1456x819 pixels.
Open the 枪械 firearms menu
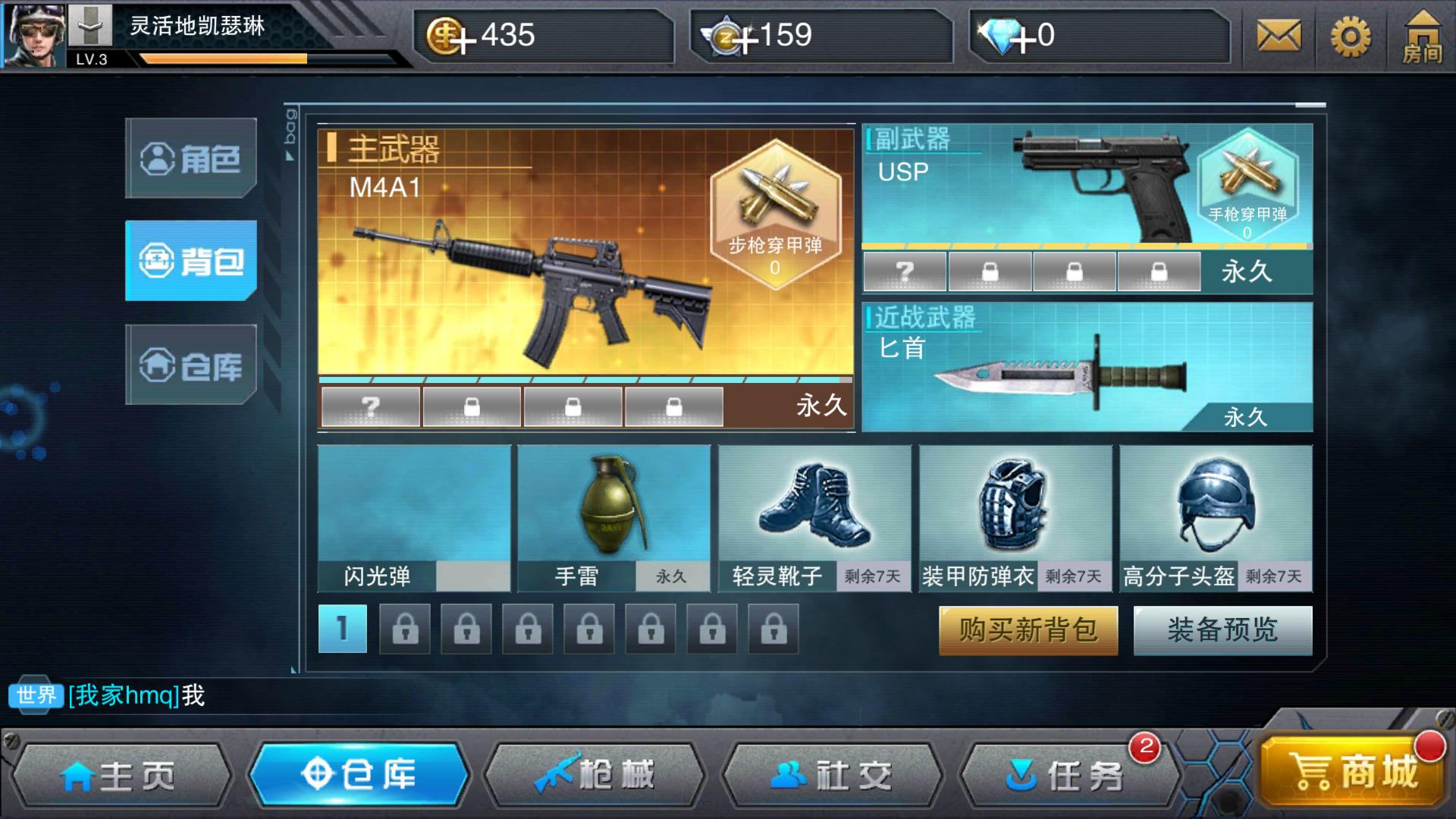(x=595, y=775)
